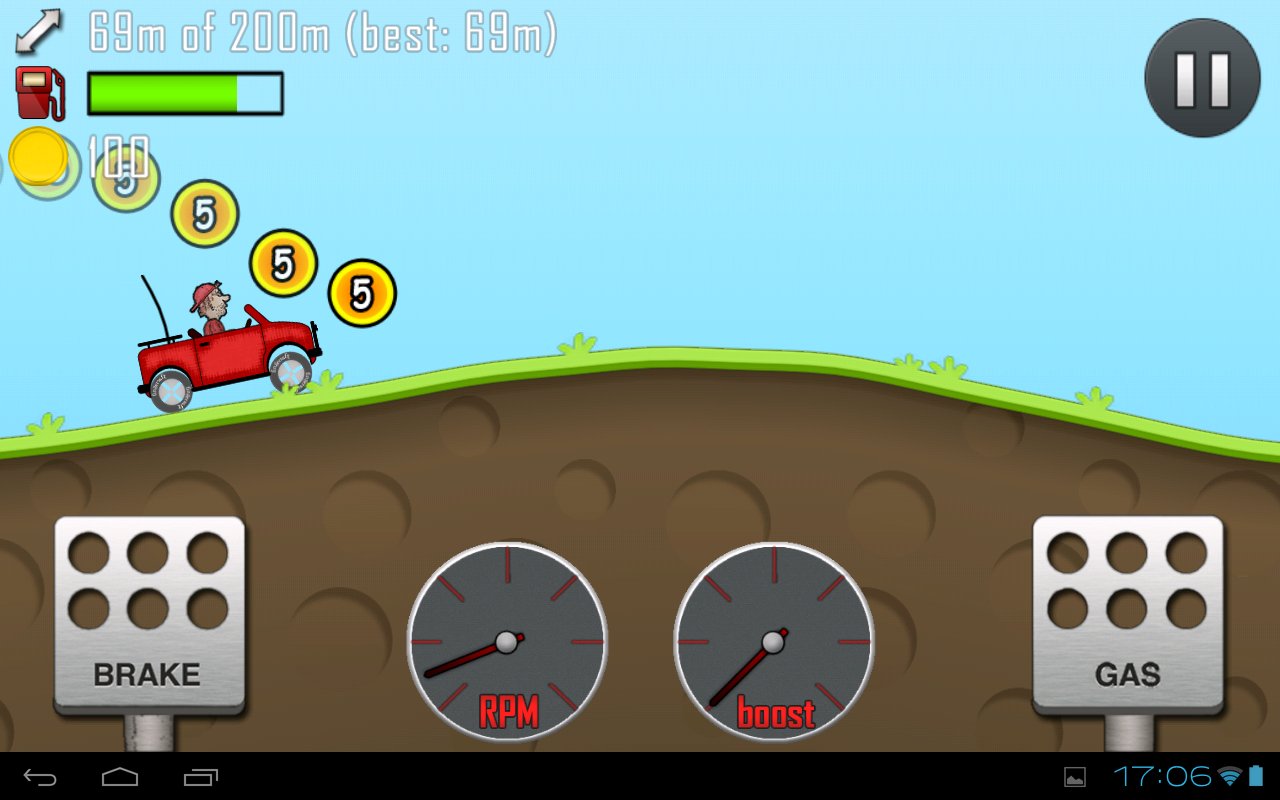Show the recent apps list

click(x=200, y=776)
